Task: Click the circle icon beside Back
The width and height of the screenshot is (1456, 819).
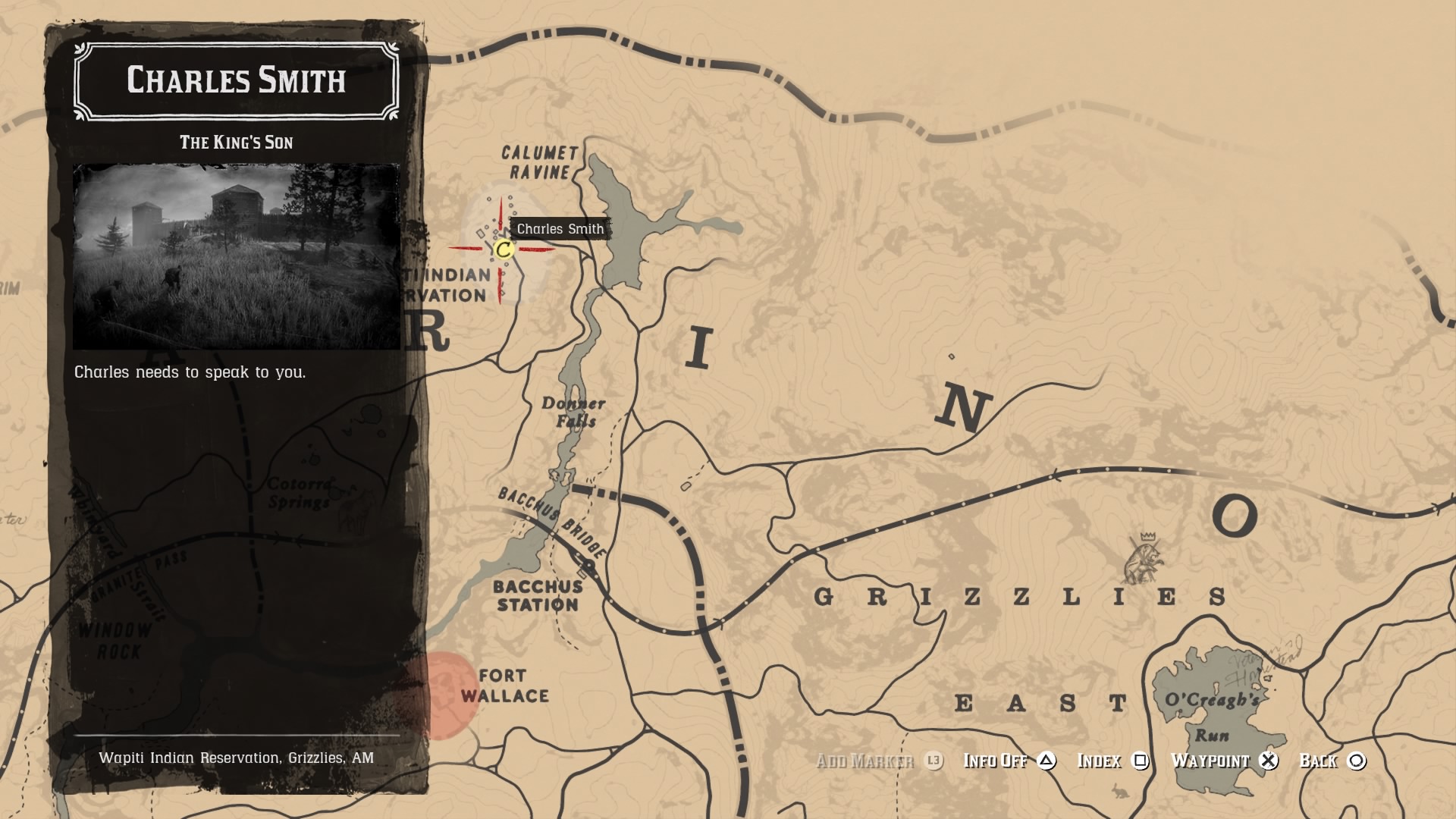Action: click(1354, 761)
